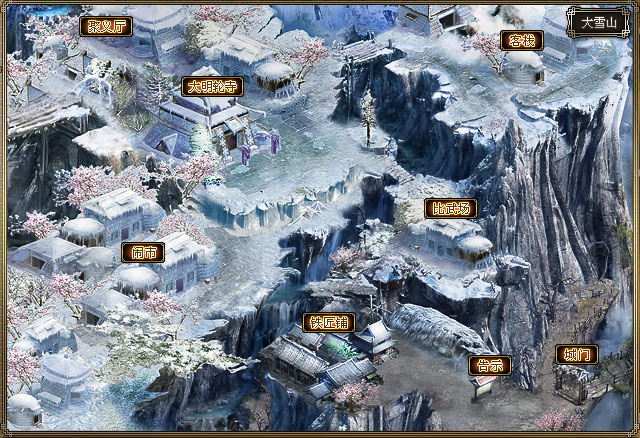The height and width of the screenshot is (438, 640).
Task: Go to the 比武场 arena
Action: pos(450,209)
